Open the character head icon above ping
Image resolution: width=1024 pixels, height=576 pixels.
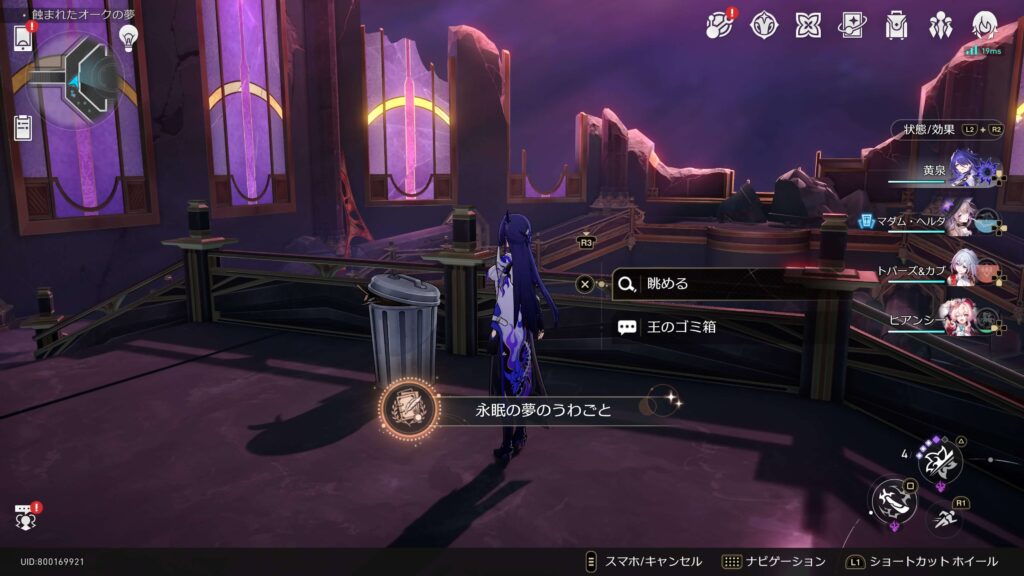(x=985, y=25)
